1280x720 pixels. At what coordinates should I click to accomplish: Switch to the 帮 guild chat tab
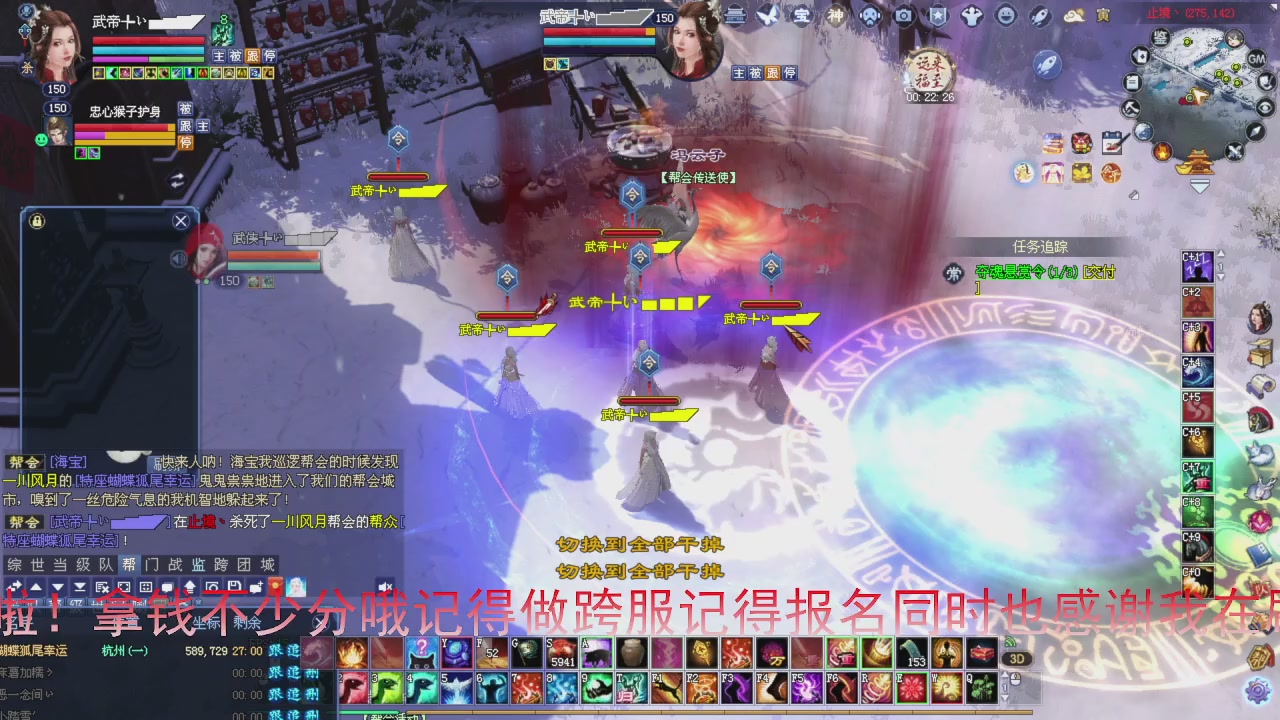click(128, 563)
